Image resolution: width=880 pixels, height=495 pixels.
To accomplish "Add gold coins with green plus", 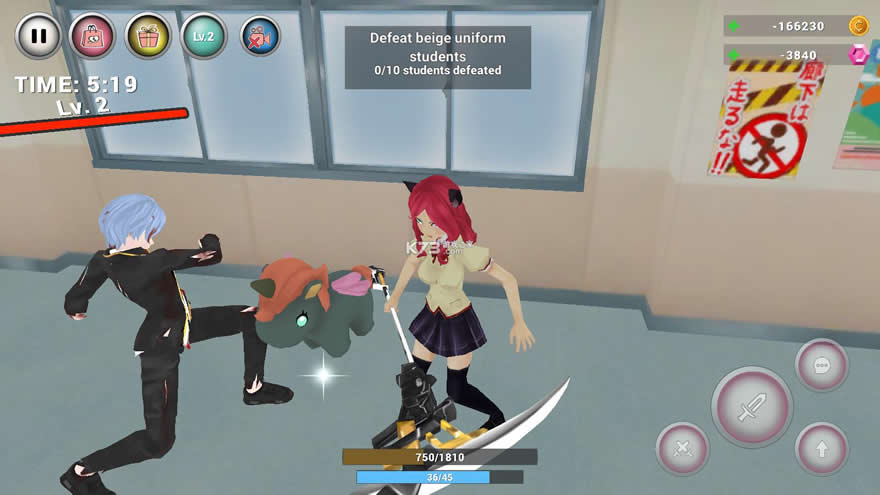I will click(x=735, y=26).
